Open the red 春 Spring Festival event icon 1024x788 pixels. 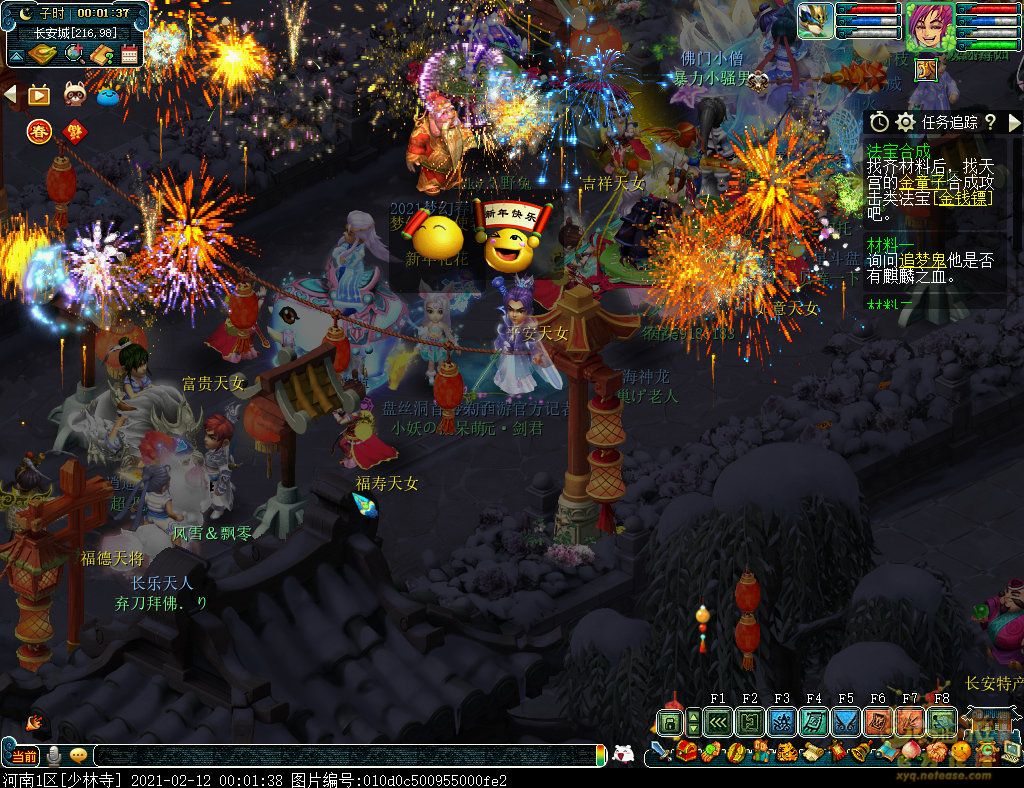39,130
